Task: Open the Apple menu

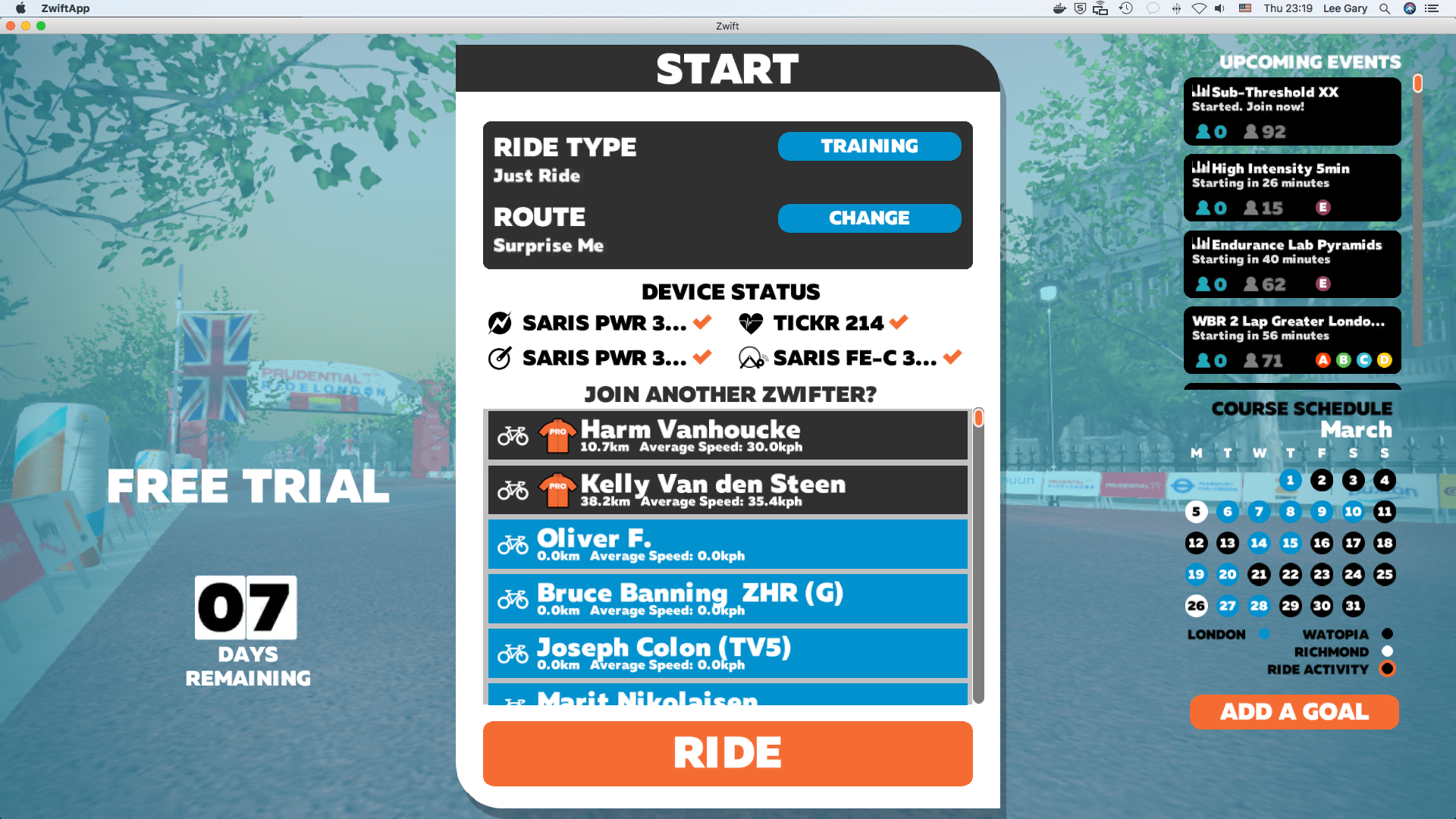Action: coord(20,8)
